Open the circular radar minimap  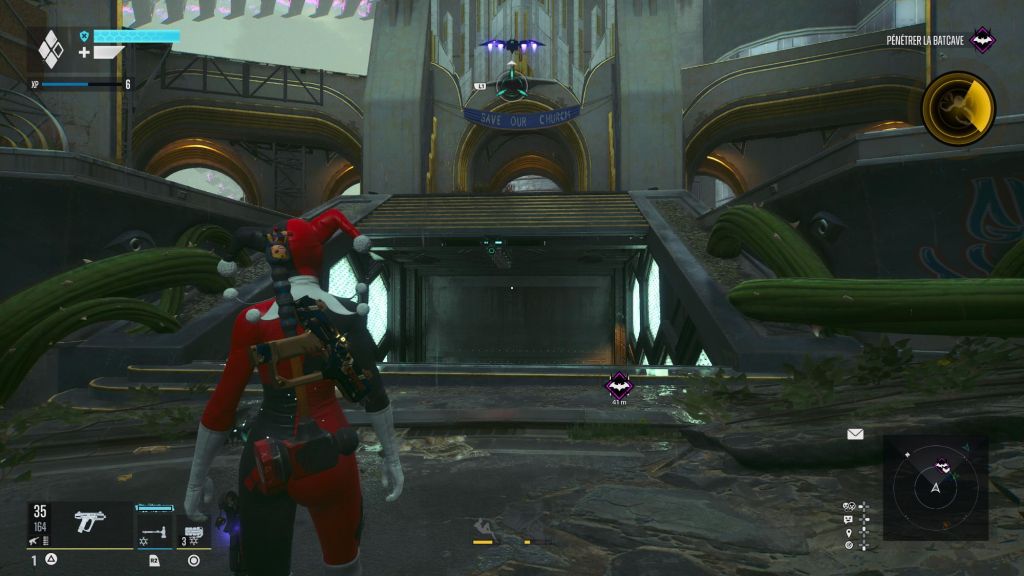coord(935,488)
